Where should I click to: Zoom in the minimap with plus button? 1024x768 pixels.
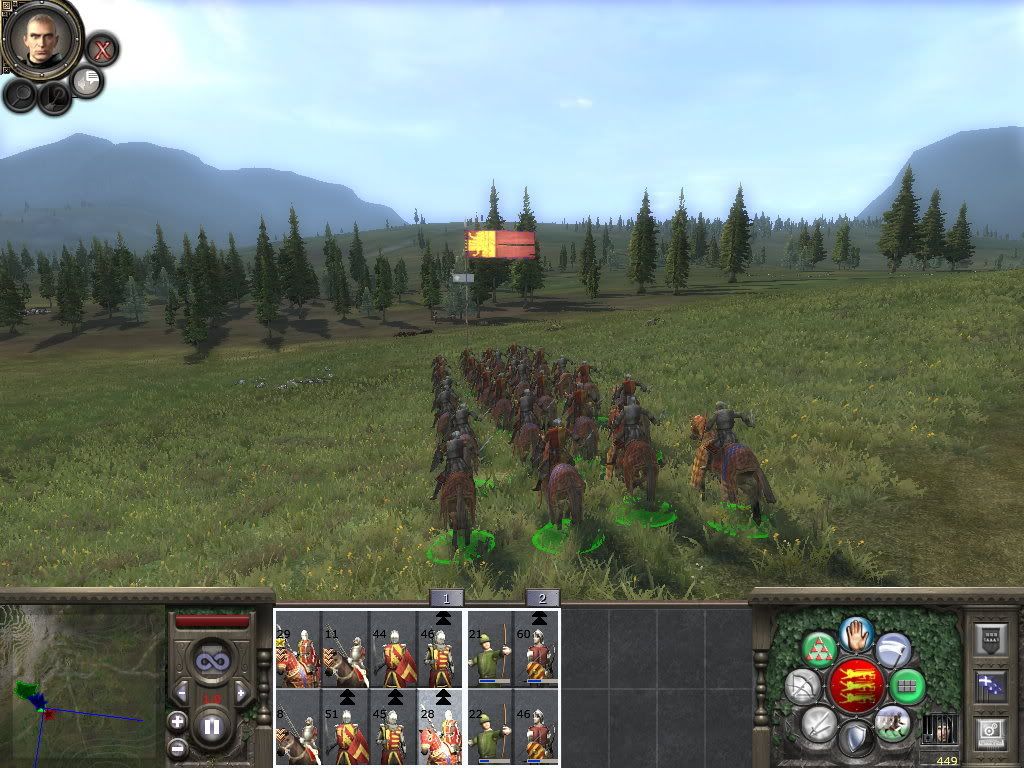point(177,720)
